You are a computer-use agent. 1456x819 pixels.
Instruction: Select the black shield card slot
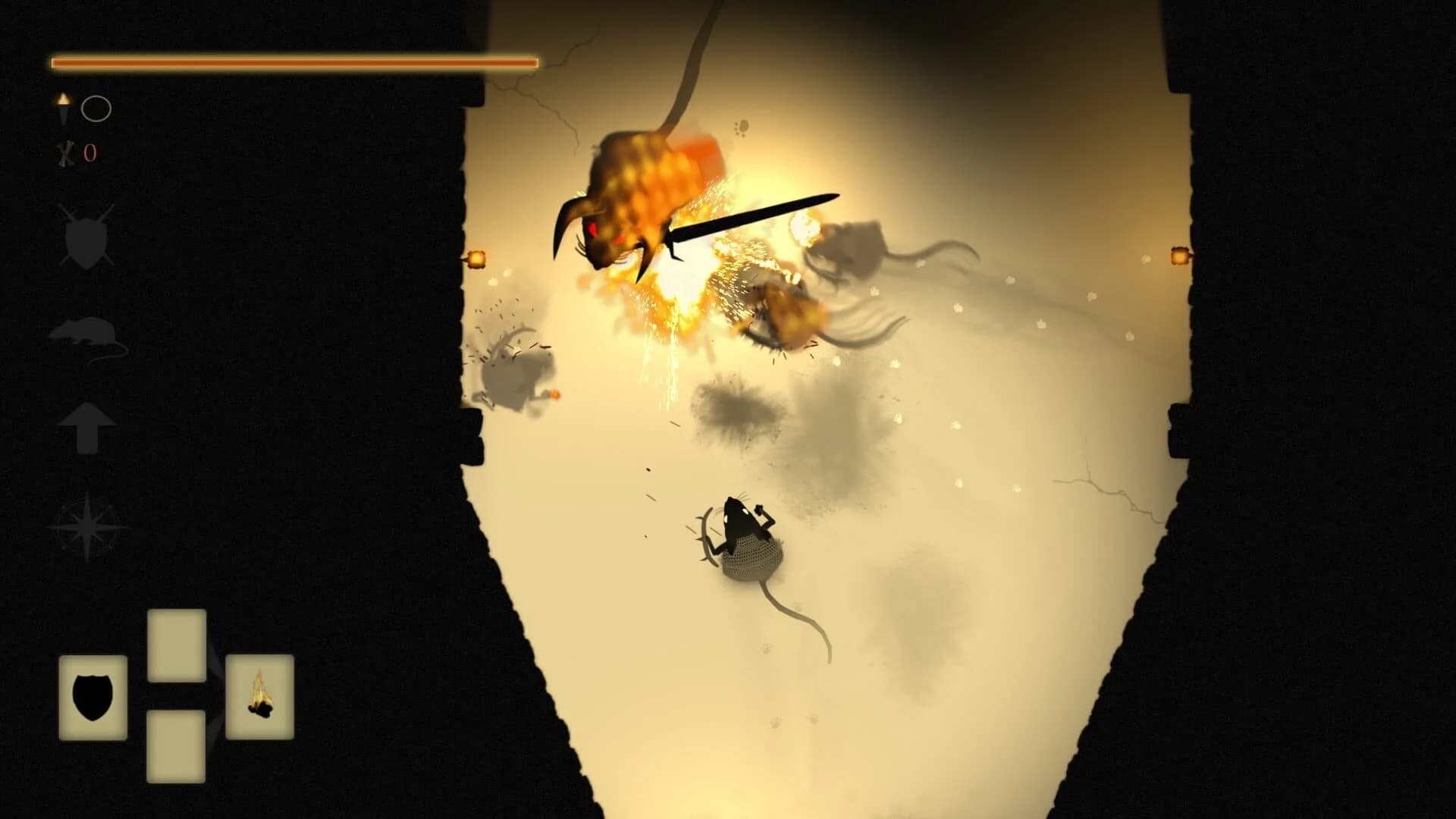pyautogui.click(x=93, y=697)
